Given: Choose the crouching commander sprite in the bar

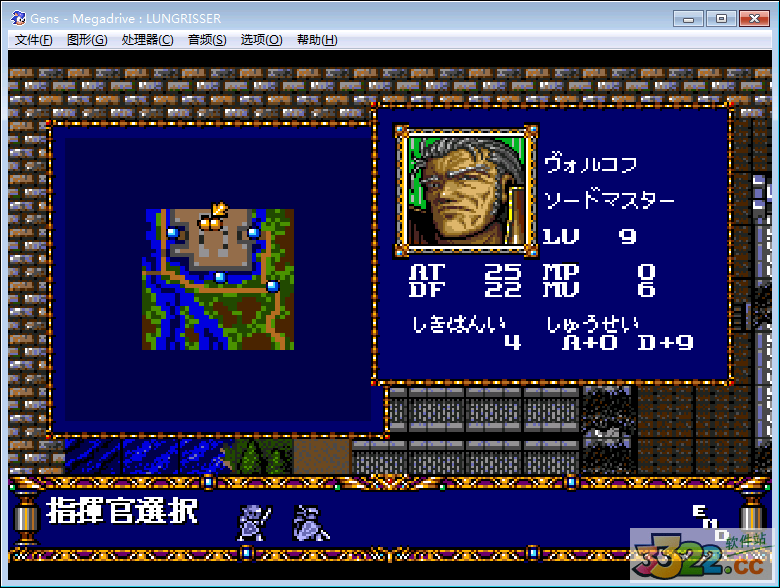Looking at the screenshot, I should click(311, 523).
